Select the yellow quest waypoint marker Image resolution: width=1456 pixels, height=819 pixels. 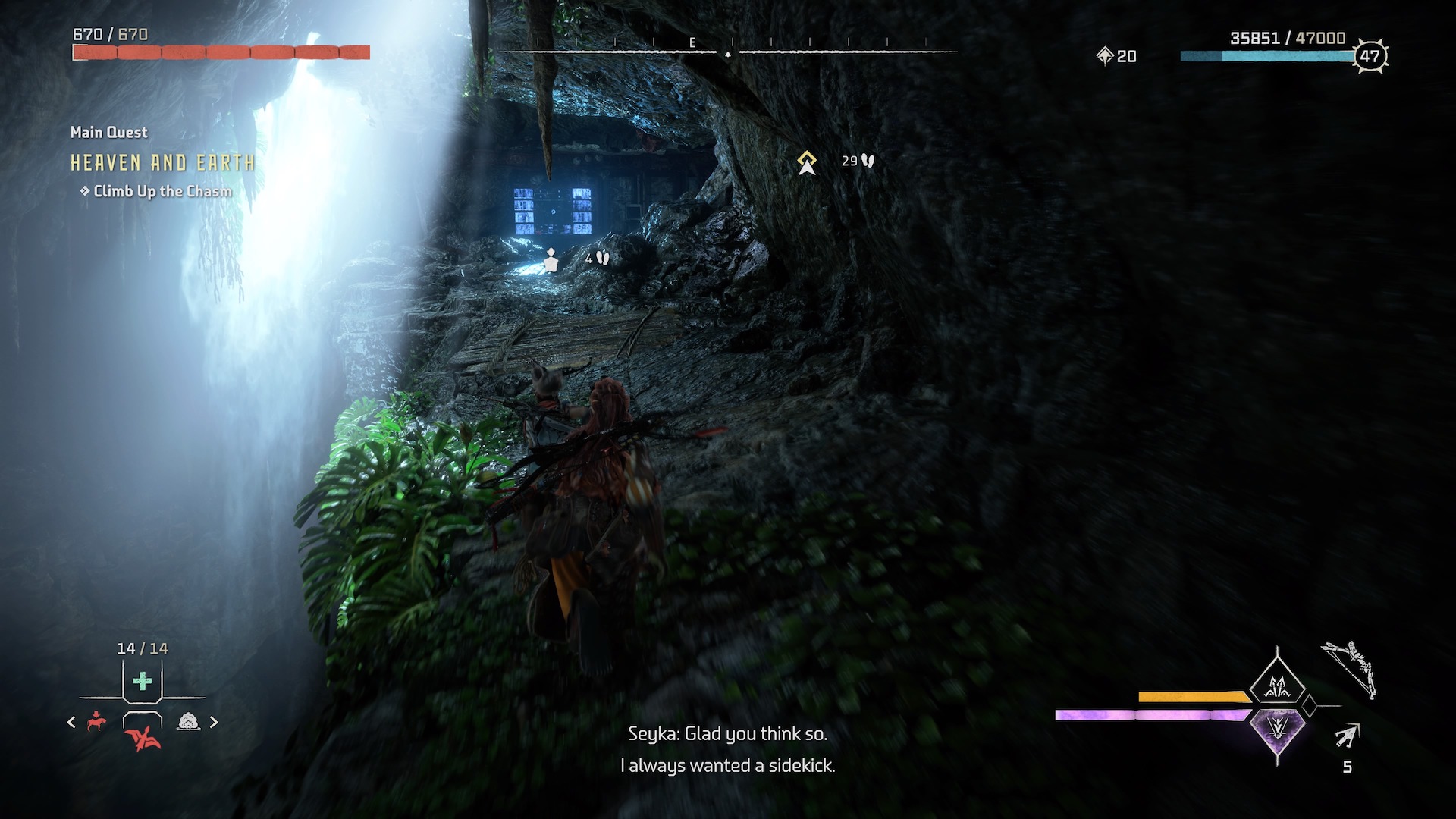(807, 162)
